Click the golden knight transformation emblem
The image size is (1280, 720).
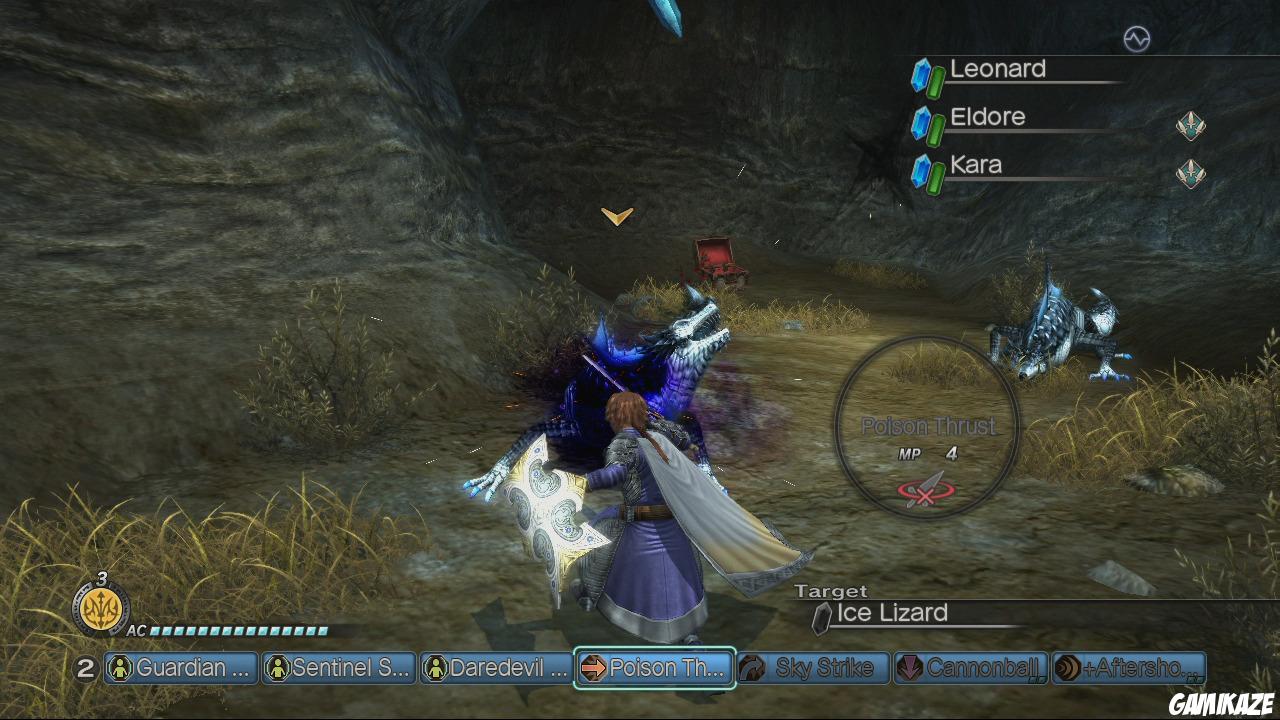click(100, 609)
